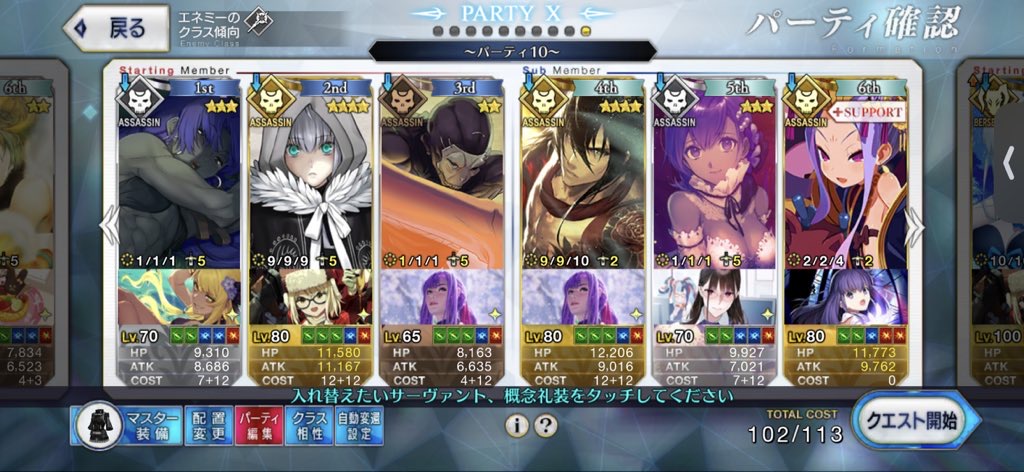This screenshot has width=1024, height=472.
Task: Choose 配置変更 to rearrange members
Action: (x=207, y=425)
